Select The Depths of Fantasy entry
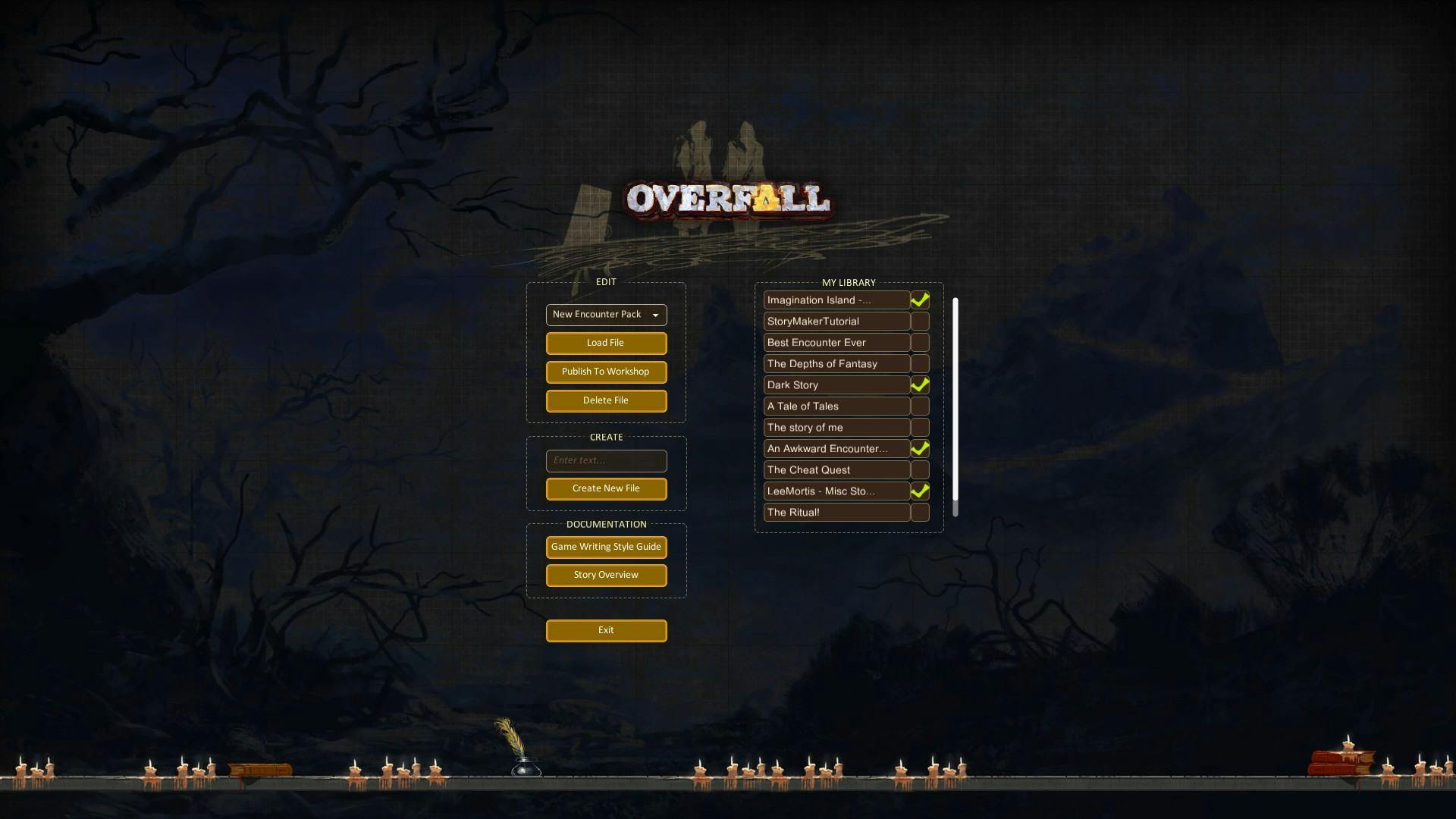Screen dimensions: 1456x819 [834, 363]
